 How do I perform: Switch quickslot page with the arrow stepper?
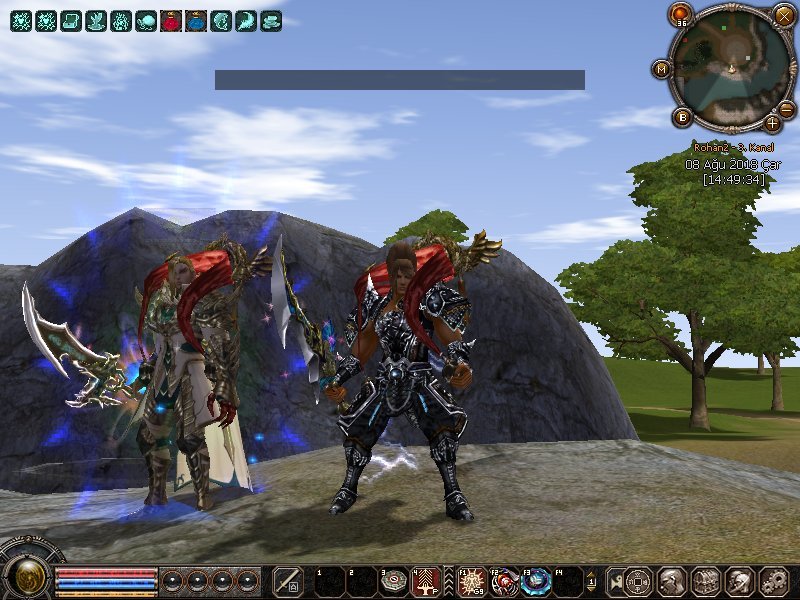591,581
